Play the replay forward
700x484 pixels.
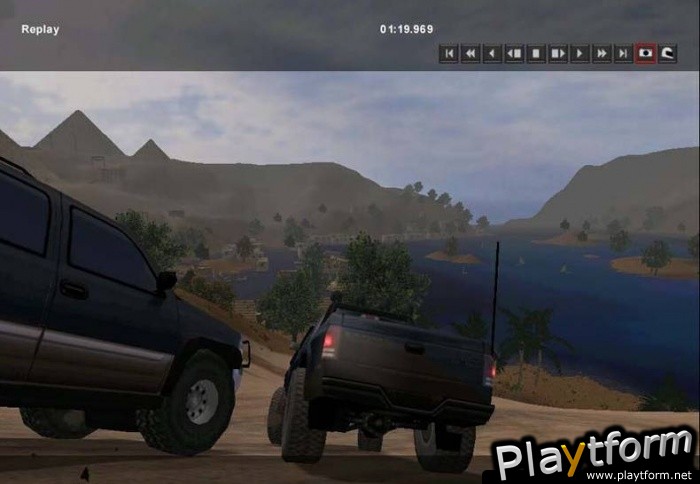(580, 53)
